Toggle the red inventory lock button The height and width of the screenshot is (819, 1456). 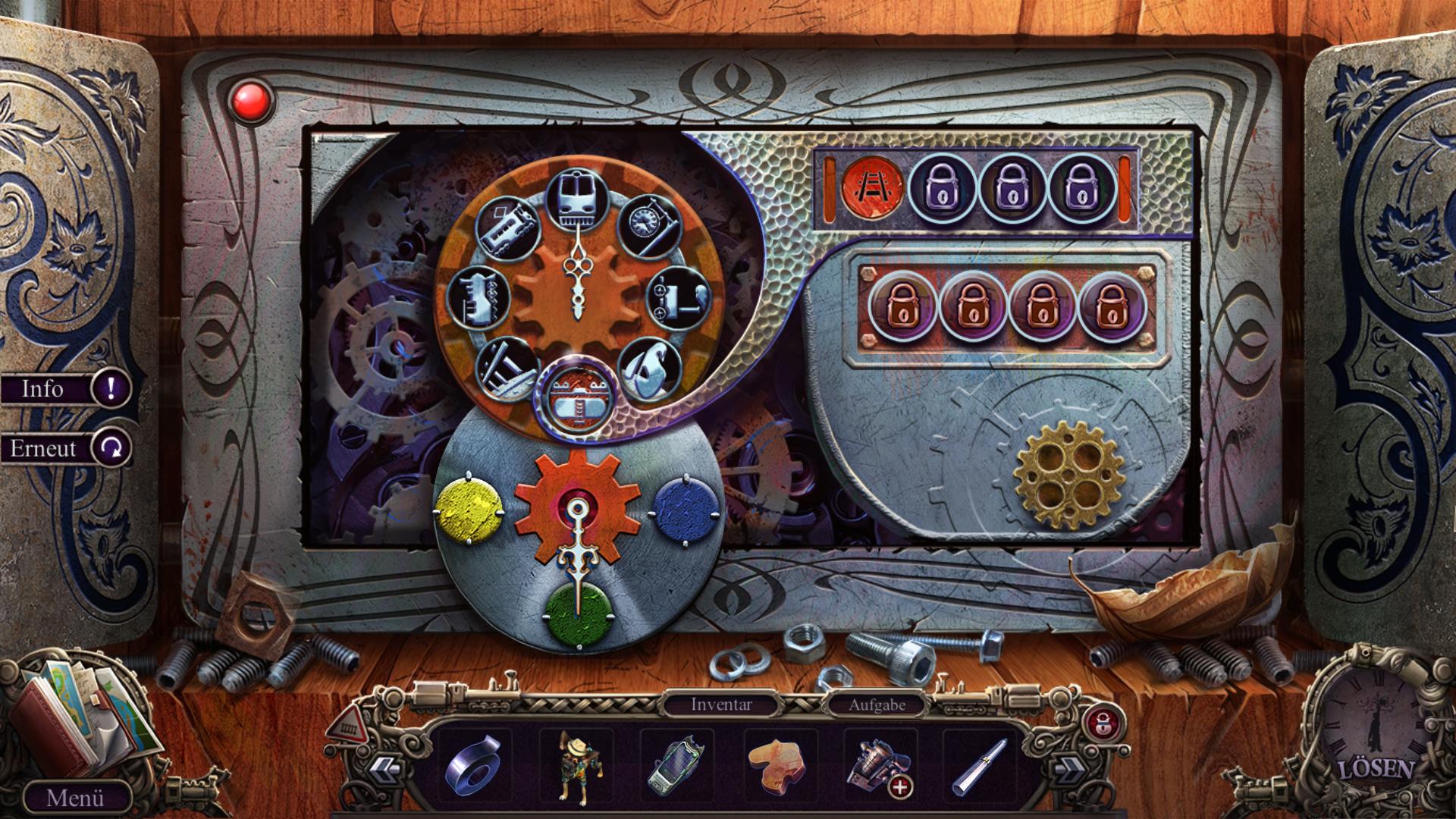pos(1098,723)
